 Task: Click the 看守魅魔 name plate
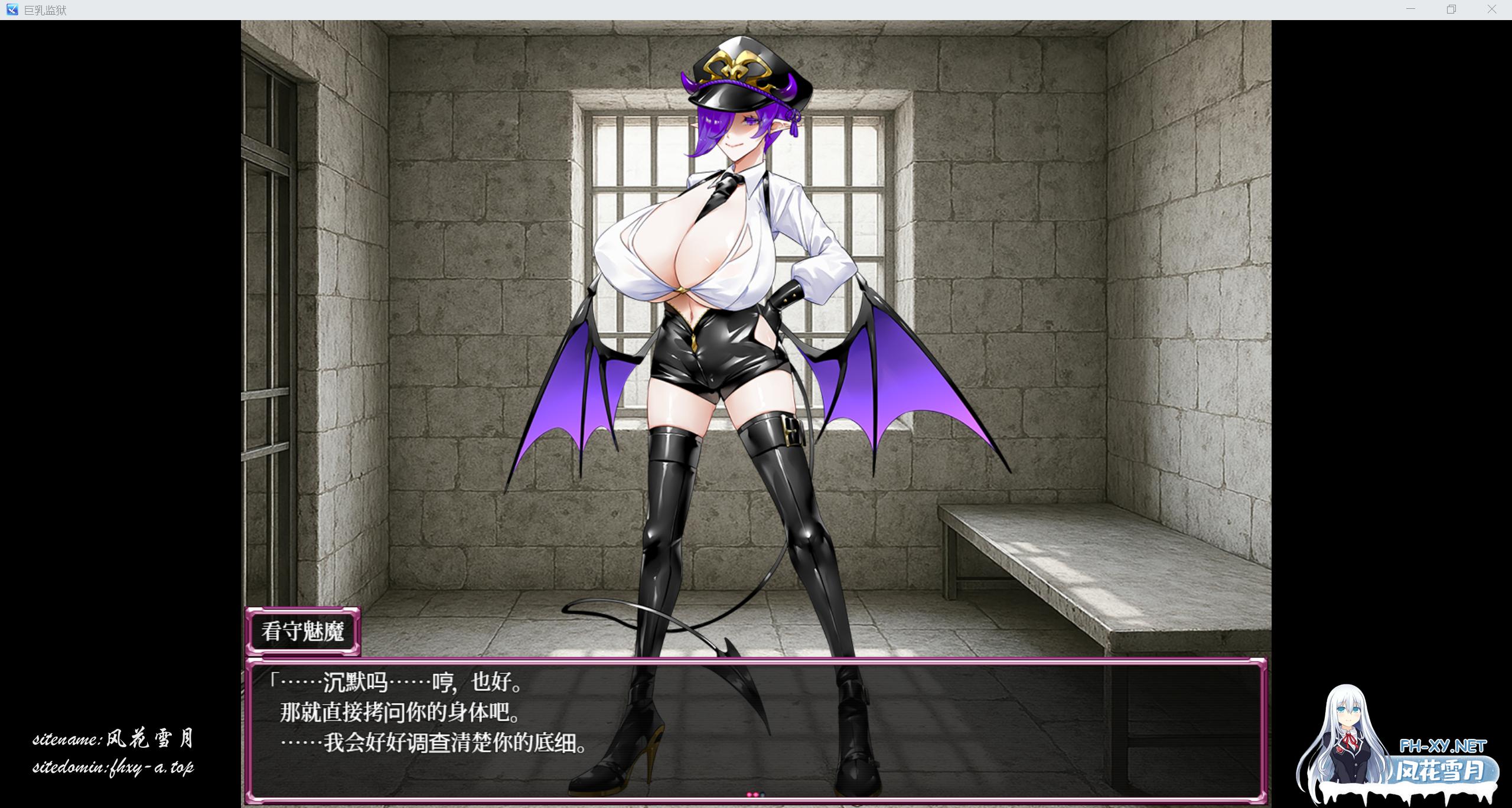(303, 631)
